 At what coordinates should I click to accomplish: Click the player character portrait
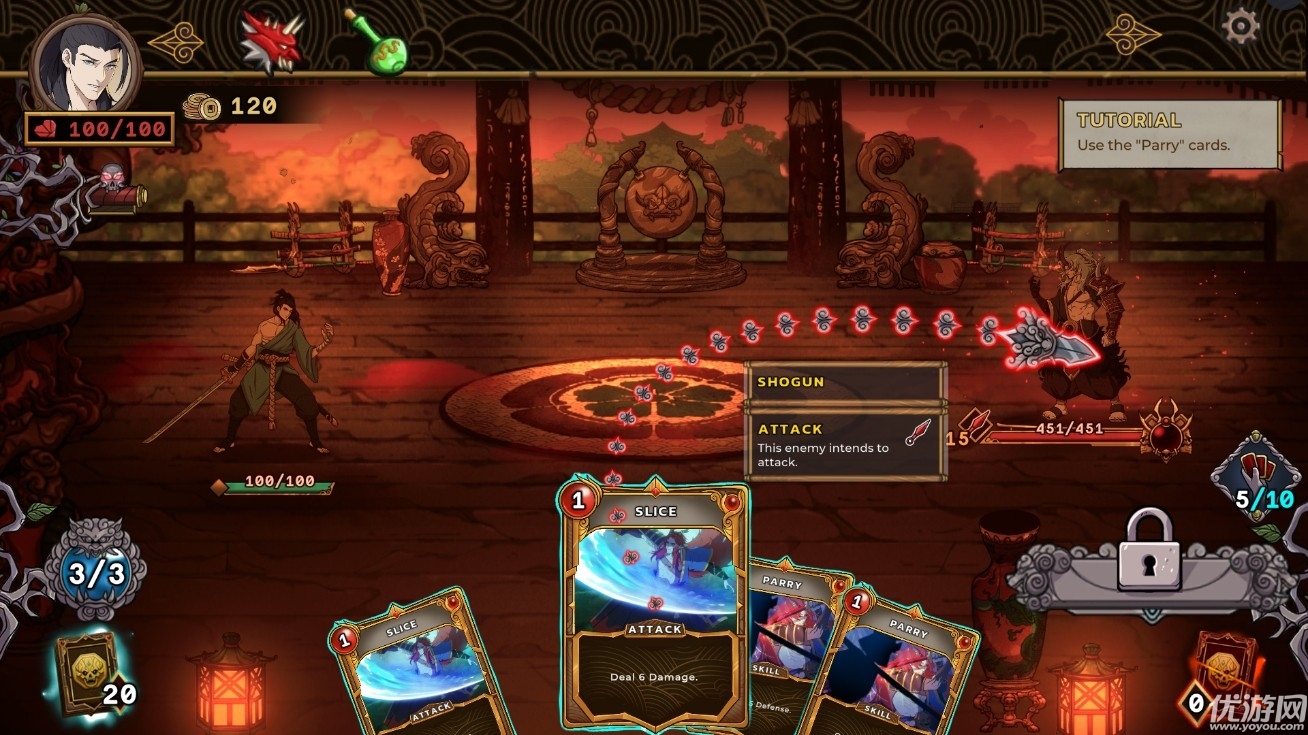pyautogui.click(x=85, y=64)
